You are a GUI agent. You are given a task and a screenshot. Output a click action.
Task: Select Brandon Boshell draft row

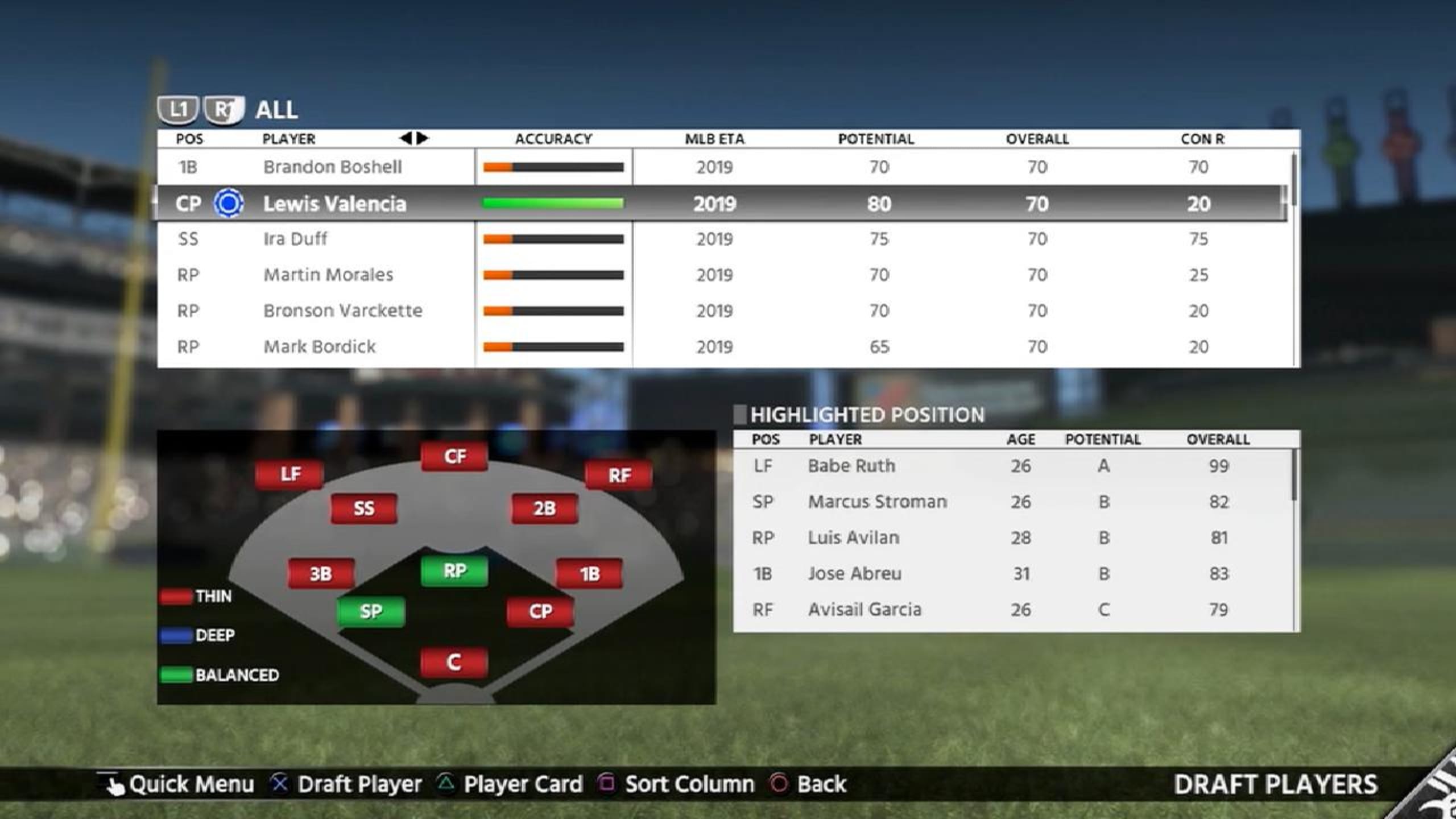pos(332,167)
